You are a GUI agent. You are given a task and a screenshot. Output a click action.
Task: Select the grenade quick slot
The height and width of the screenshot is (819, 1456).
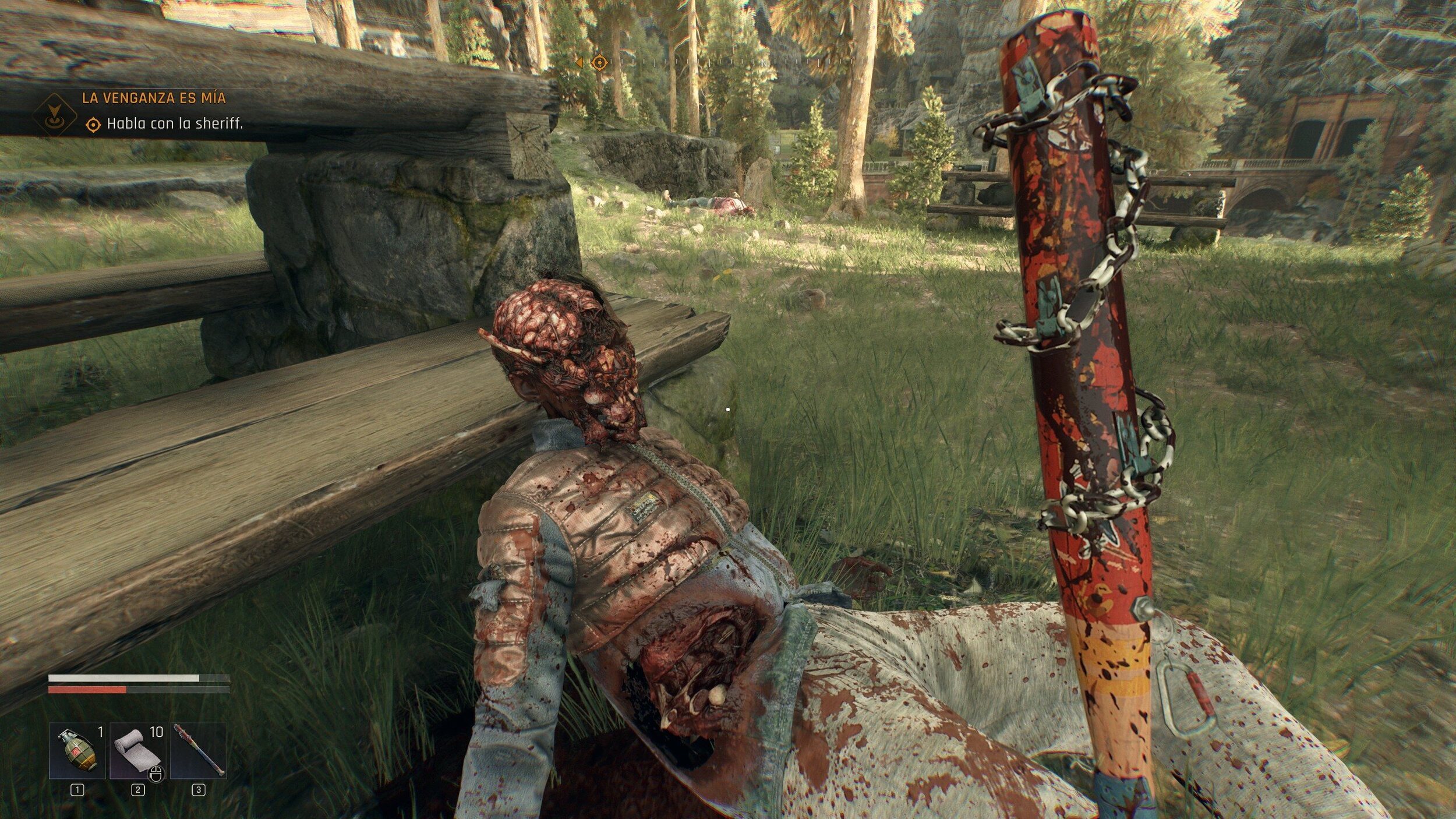tap(77, 751)
